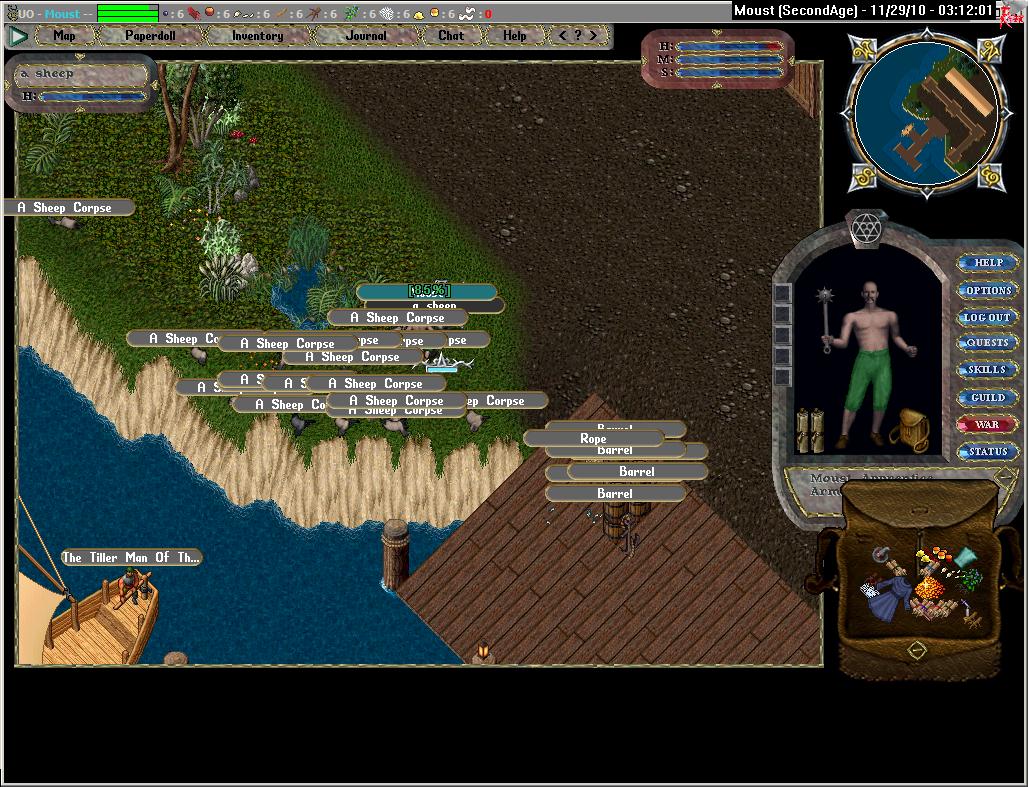Toggle WAR mode
This screenshot has height=787, width=1028.
988,424
